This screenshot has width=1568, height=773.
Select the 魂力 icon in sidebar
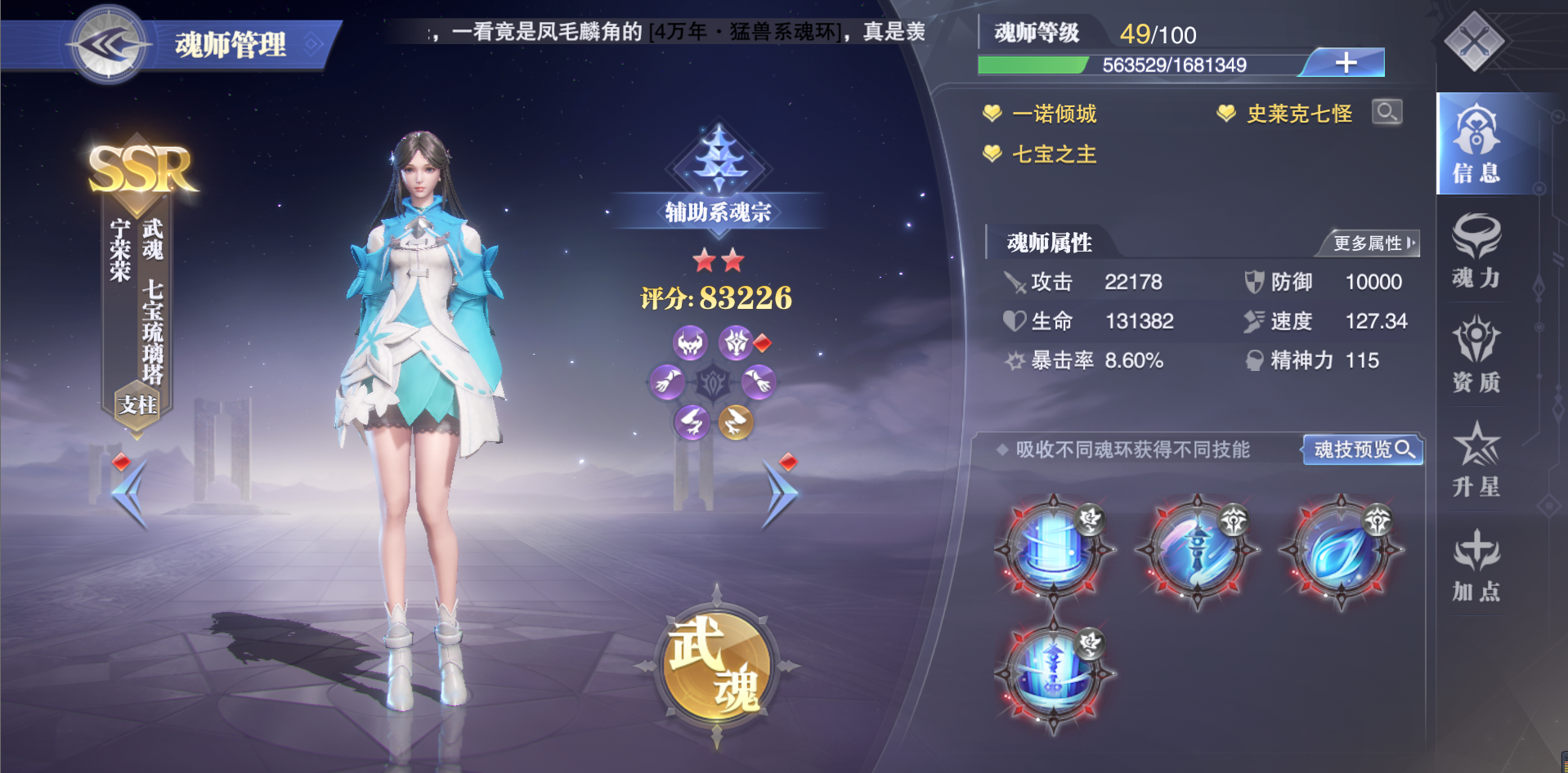pyautogui.click(x=1475, y=253)
